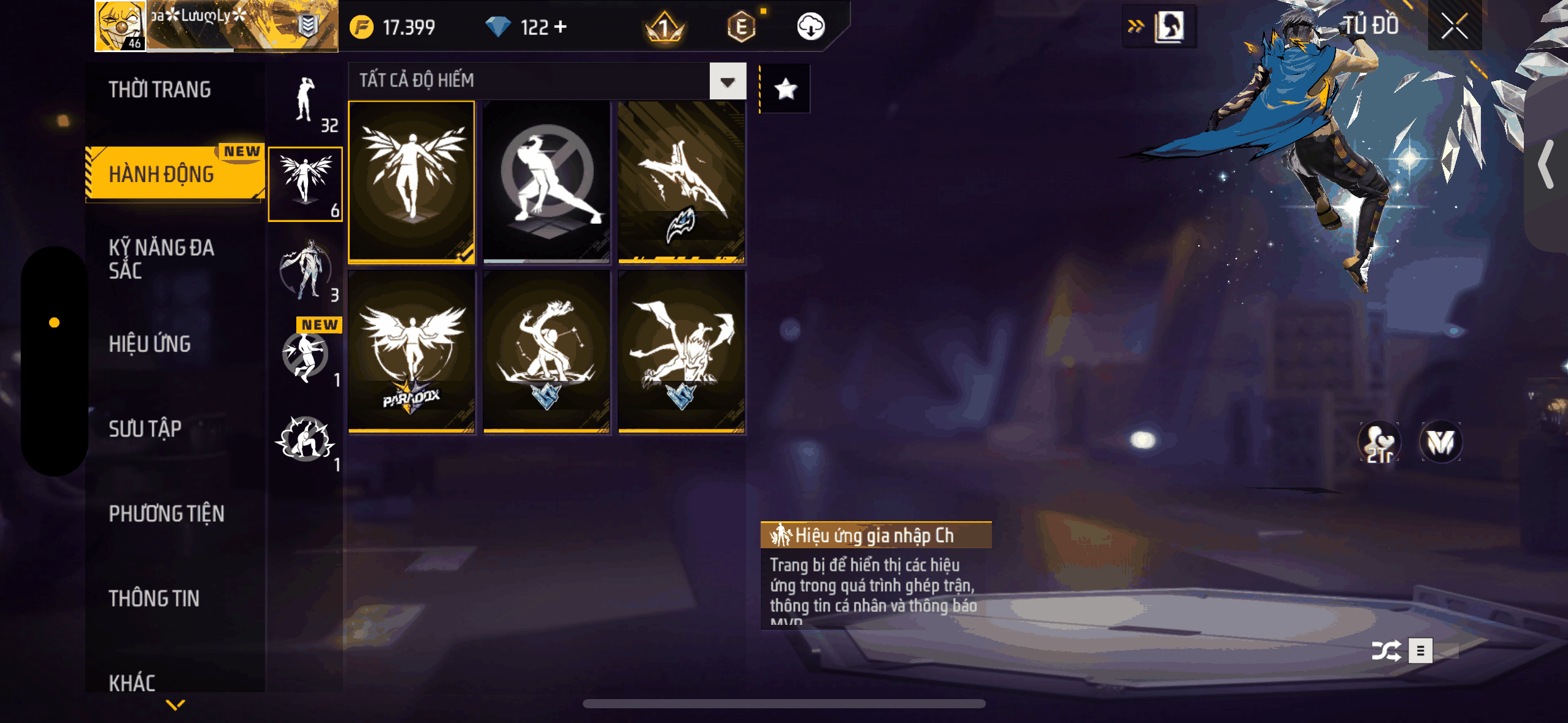Screen dimensions: 1568x723
Task: Open the Hiệu Ứng category
Action: tap(150, 344)
